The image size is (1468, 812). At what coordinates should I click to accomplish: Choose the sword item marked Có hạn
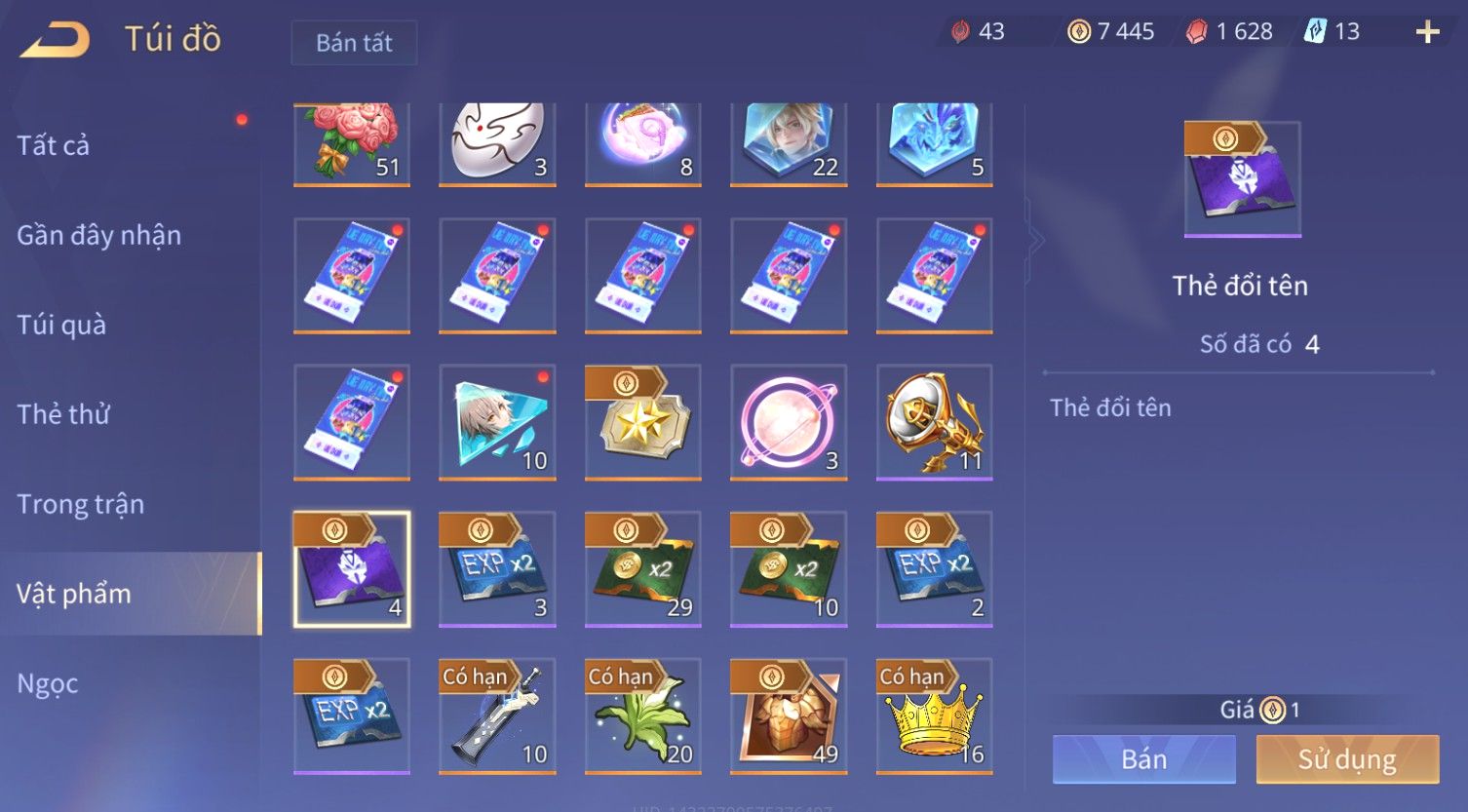point(497,716)
